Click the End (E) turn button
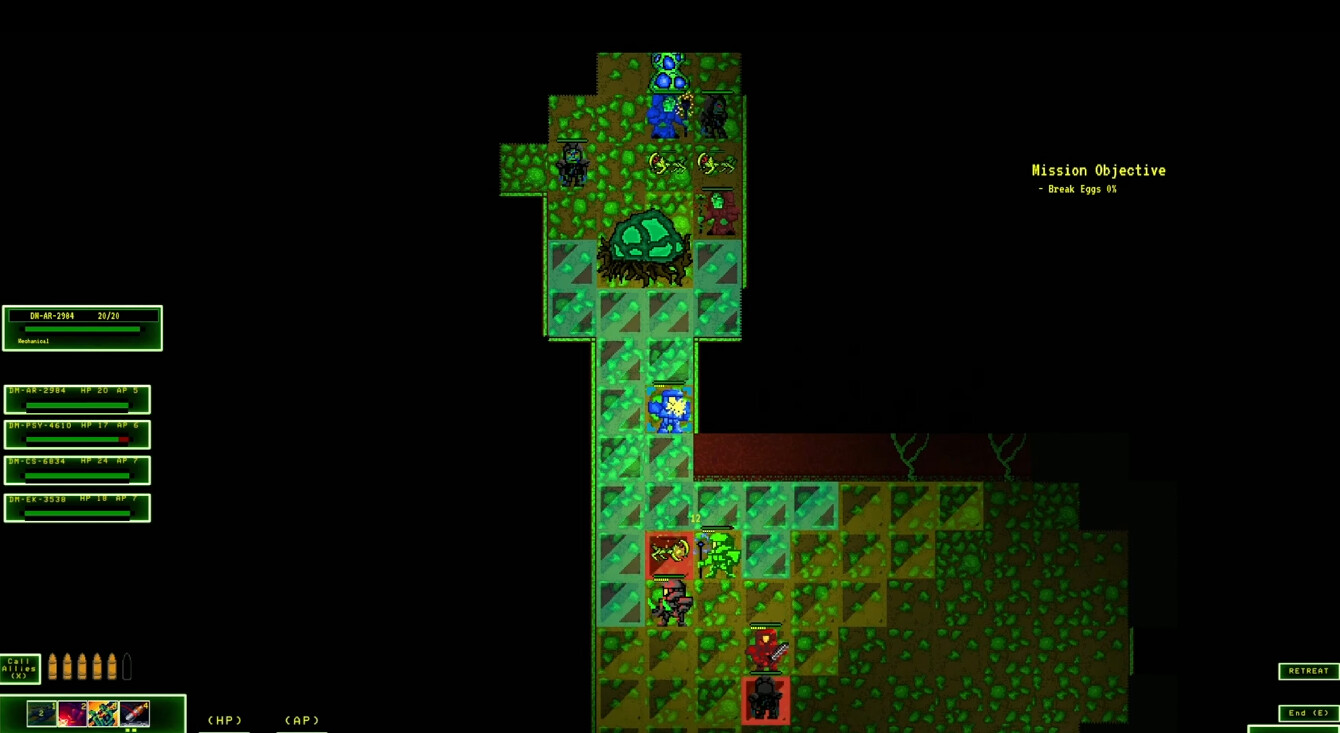The image size is (1340, 733). (x=1308, y=712)
